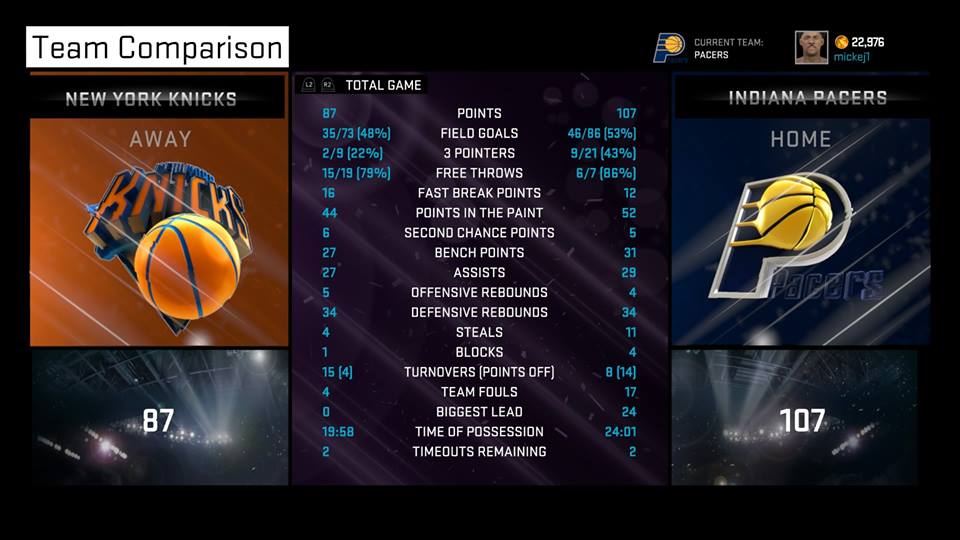Open the VC coin balance icon
This screenshot has width=960, height=540.
tap(841, 42)
